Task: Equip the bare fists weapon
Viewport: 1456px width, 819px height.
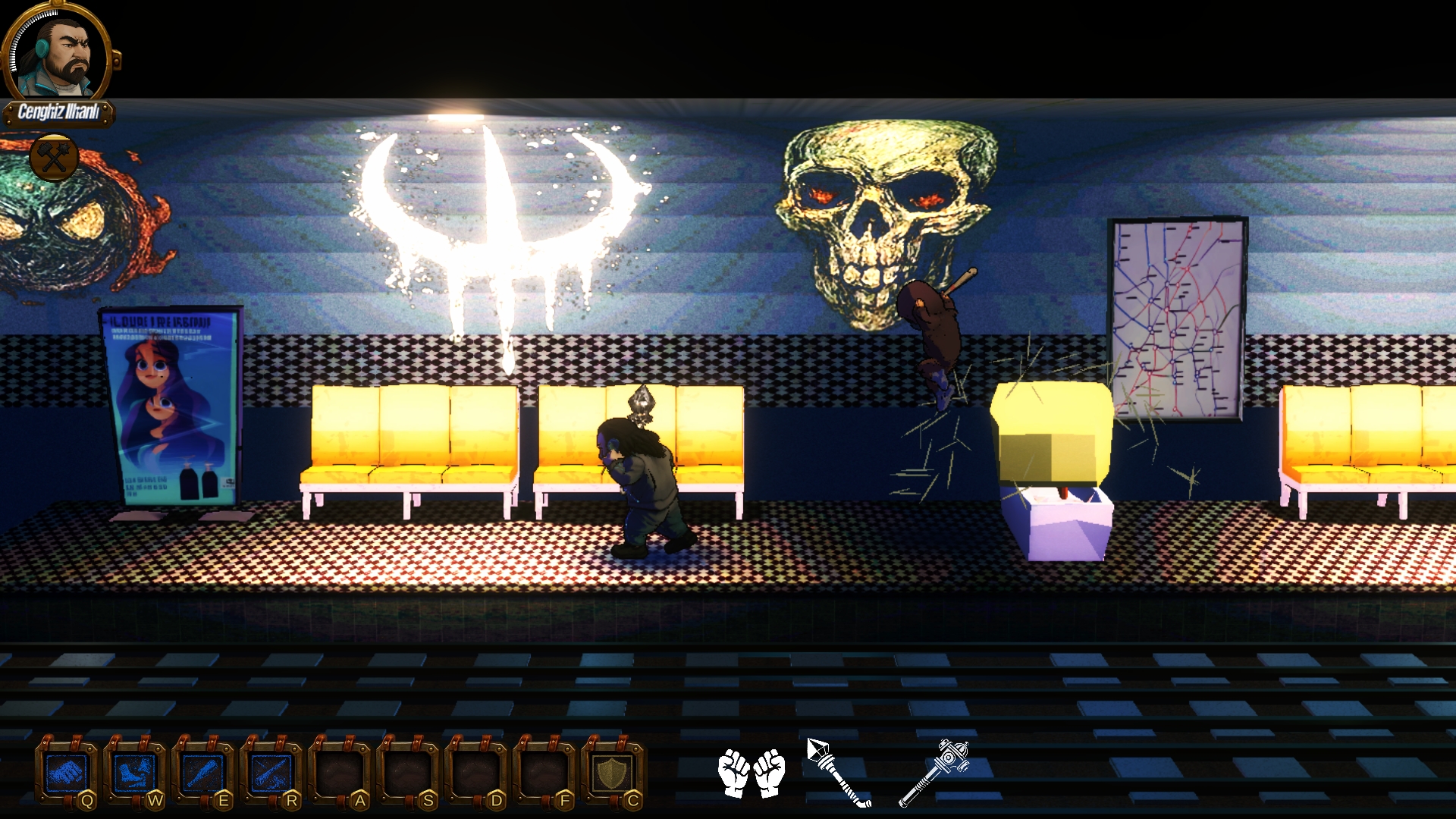Action: point(752,773)
